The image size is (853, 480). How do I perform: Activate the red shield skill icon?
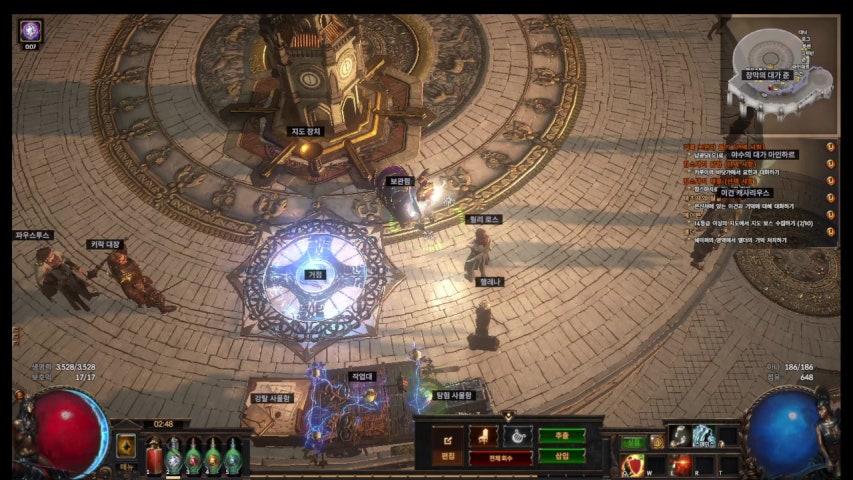tap(633, 465)
